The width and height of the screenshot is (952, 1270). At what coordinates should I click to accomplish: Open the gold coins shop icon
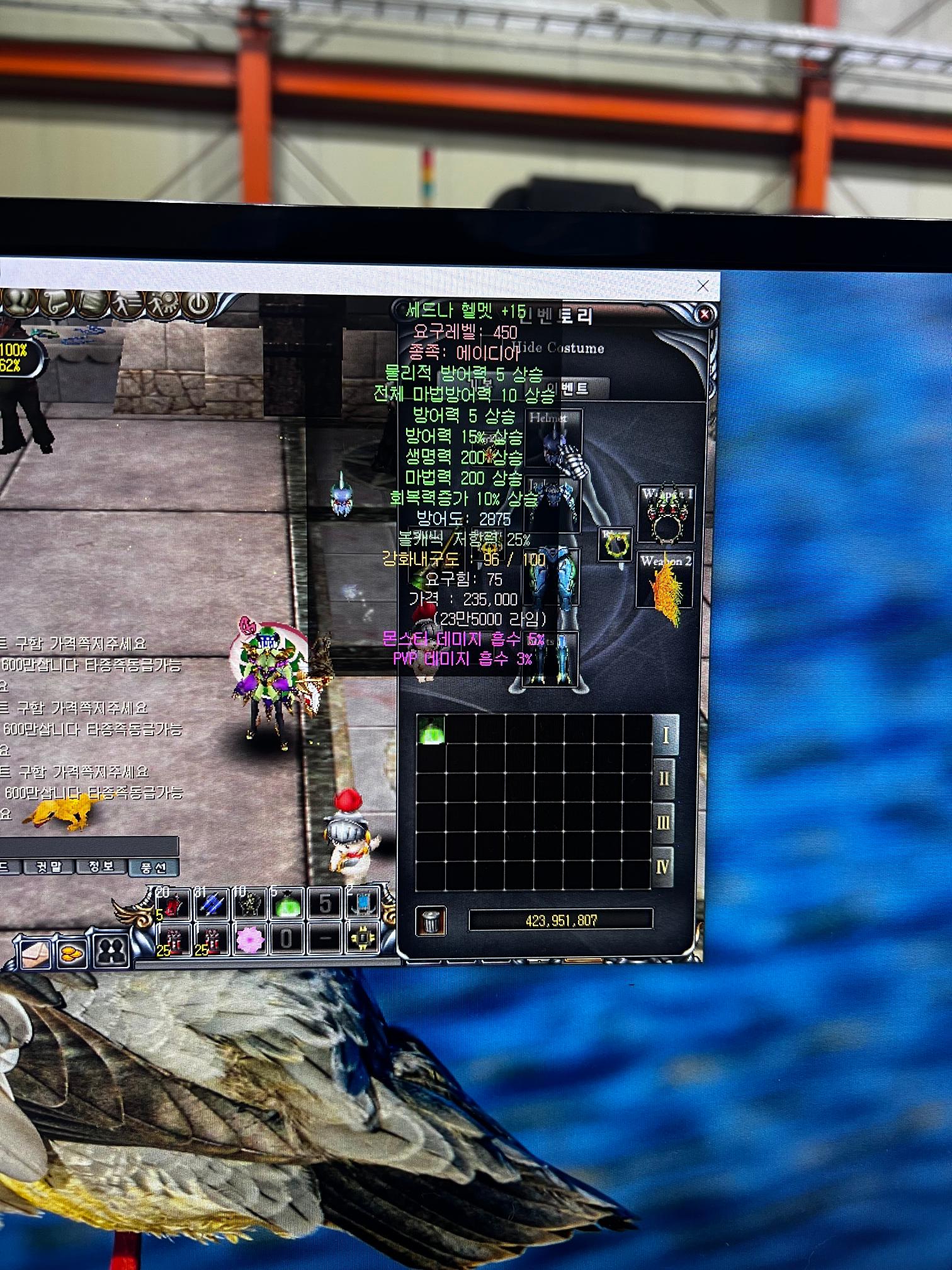(x=72, y=952)
